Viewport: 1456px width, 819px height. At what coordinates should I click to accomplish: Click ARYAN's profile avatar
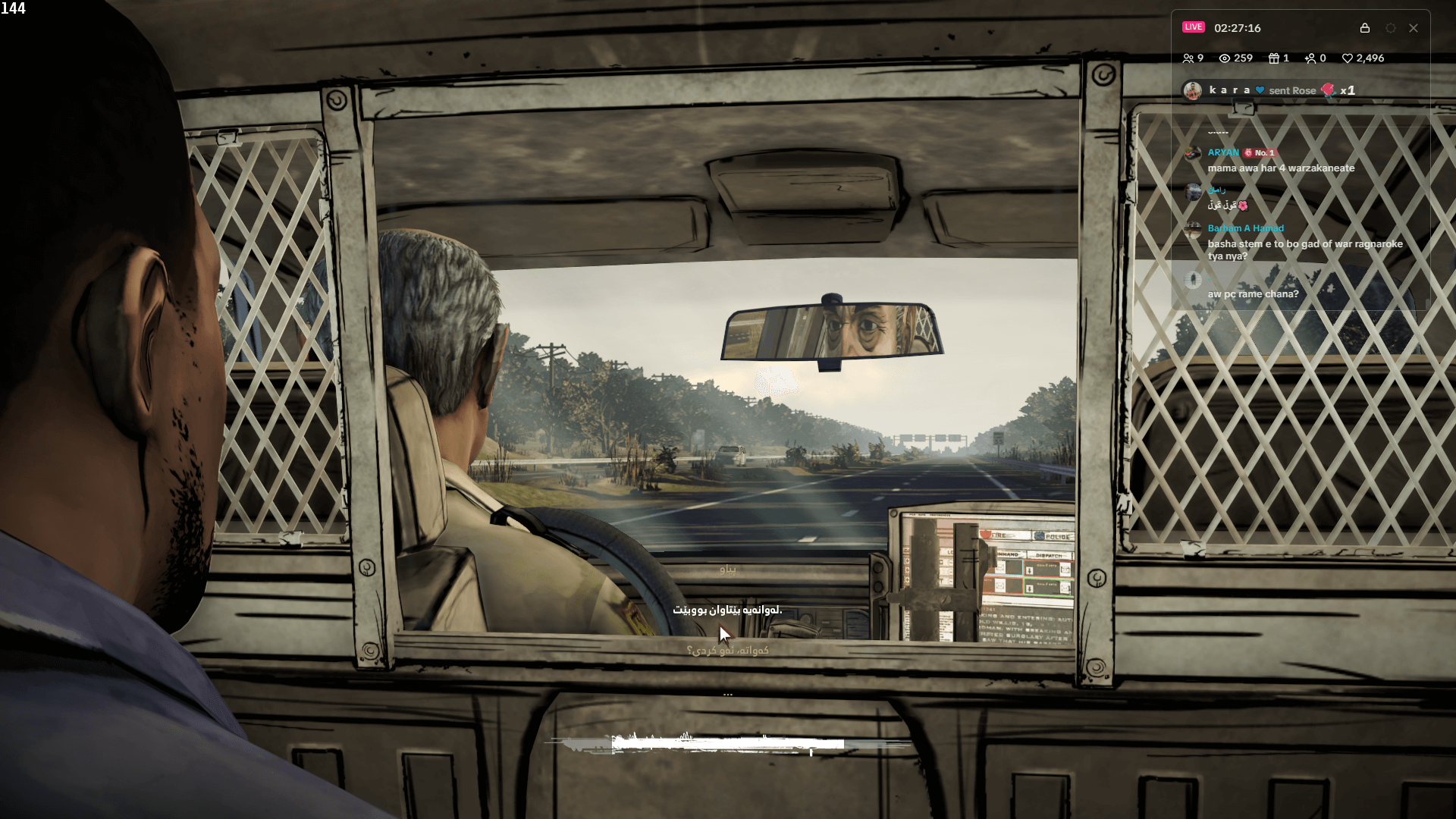(1192, 153)
